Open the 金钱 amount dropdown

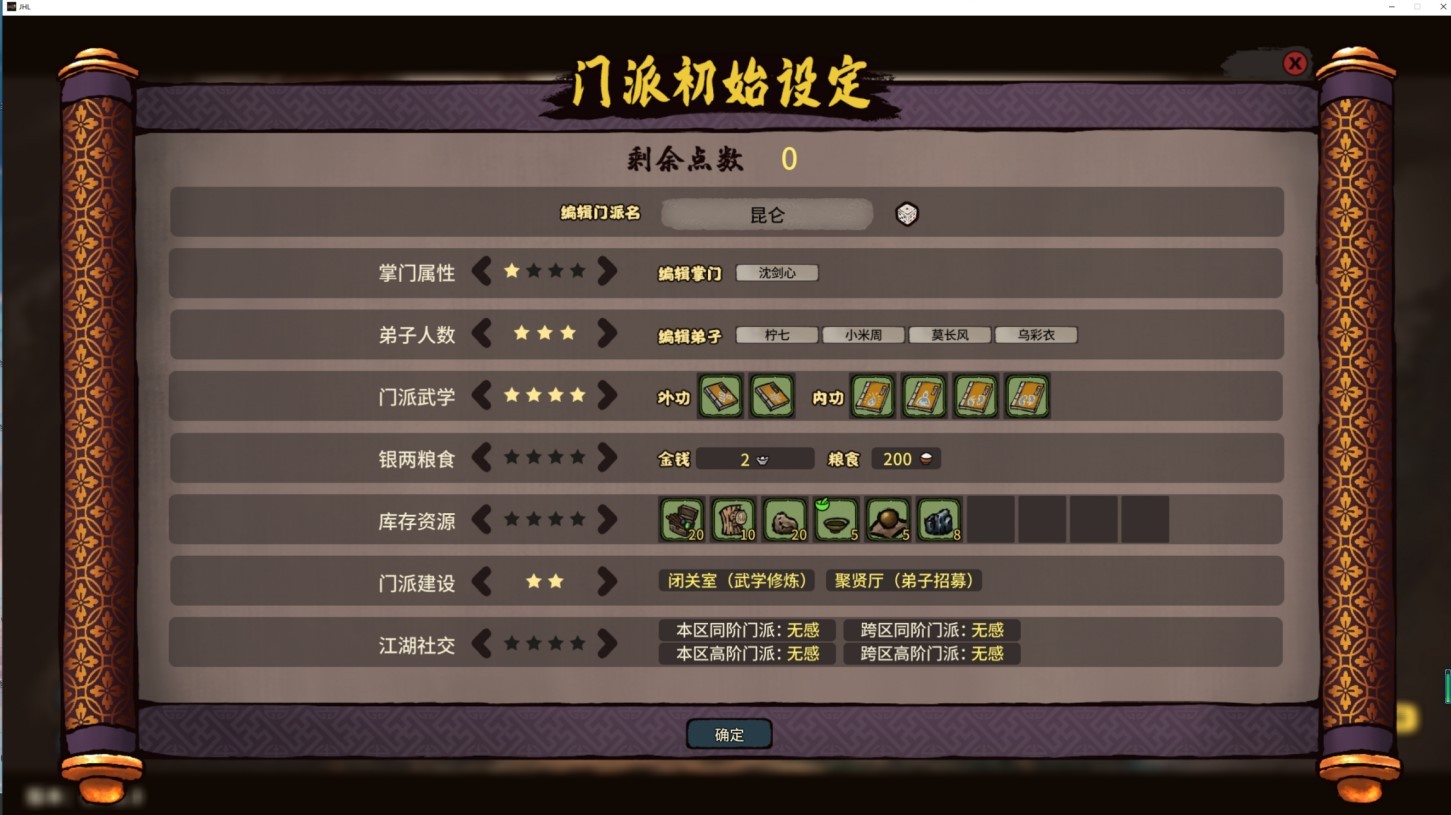[x=756, y=459]
